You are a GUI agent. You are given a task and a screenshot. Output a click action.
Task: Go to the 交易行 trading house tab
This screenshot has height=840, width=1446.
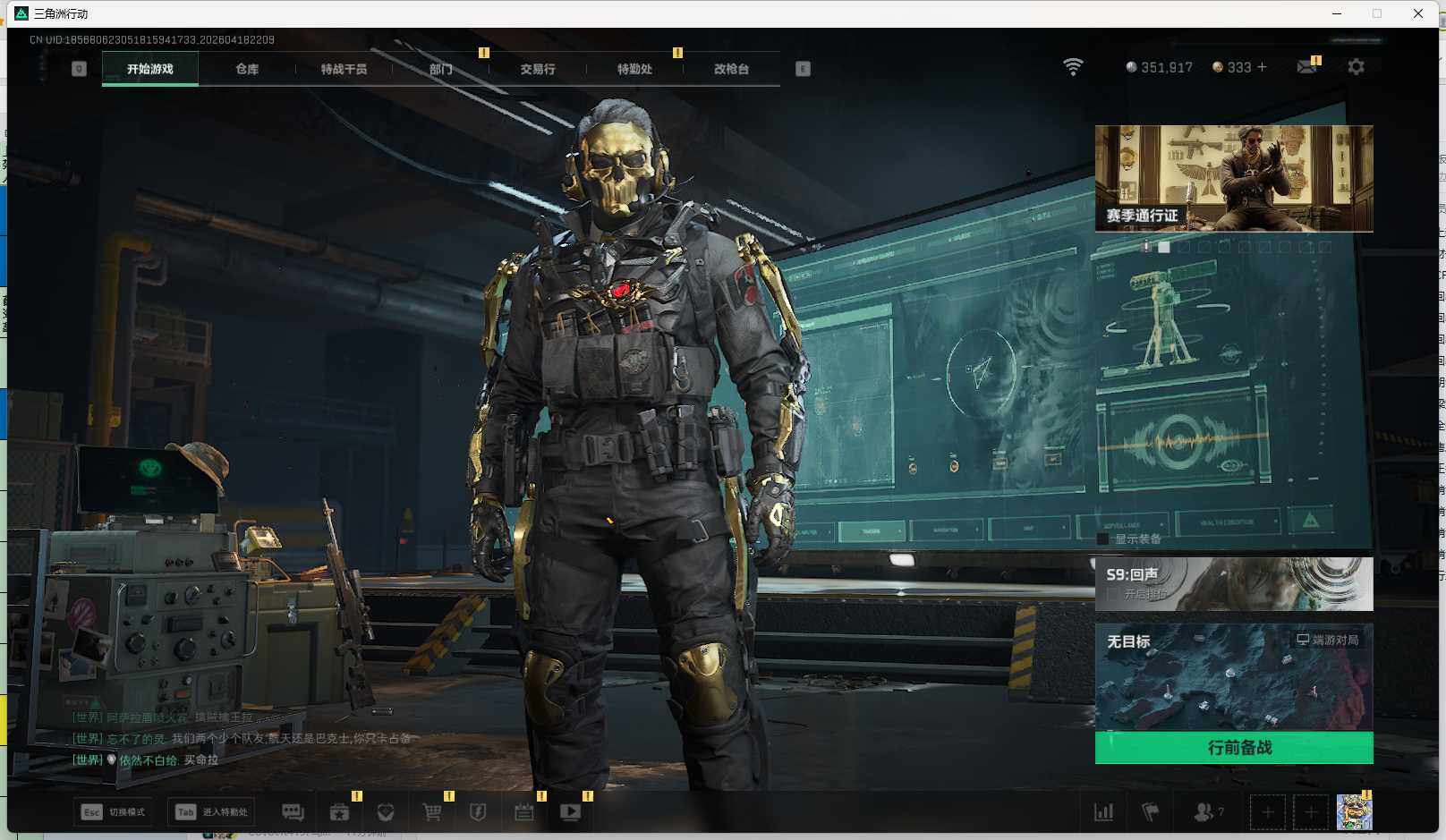click(538, 69)
